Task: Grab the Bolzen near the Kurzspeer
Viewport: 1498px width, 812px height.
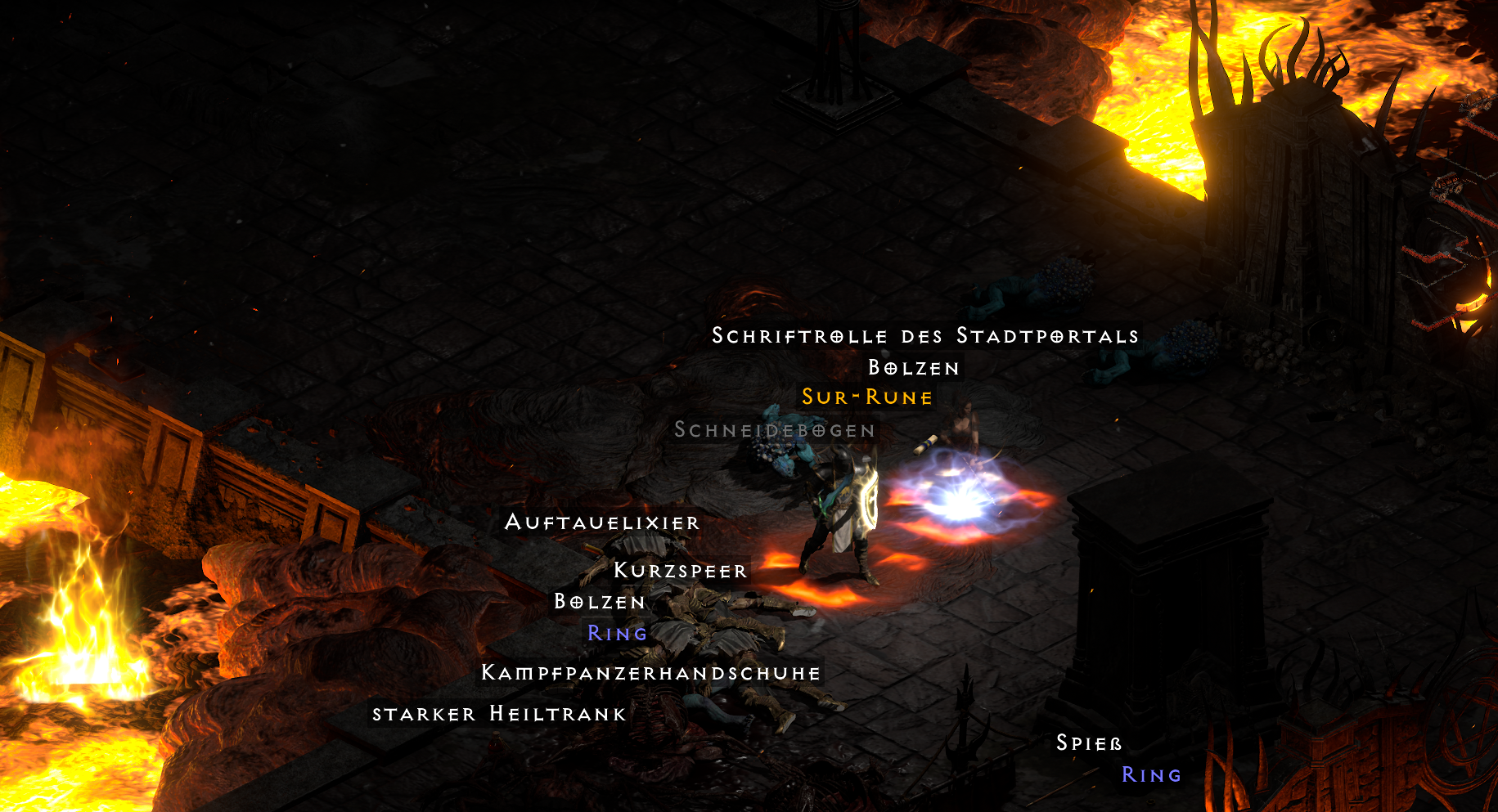Action: click(x=600, y=602)
